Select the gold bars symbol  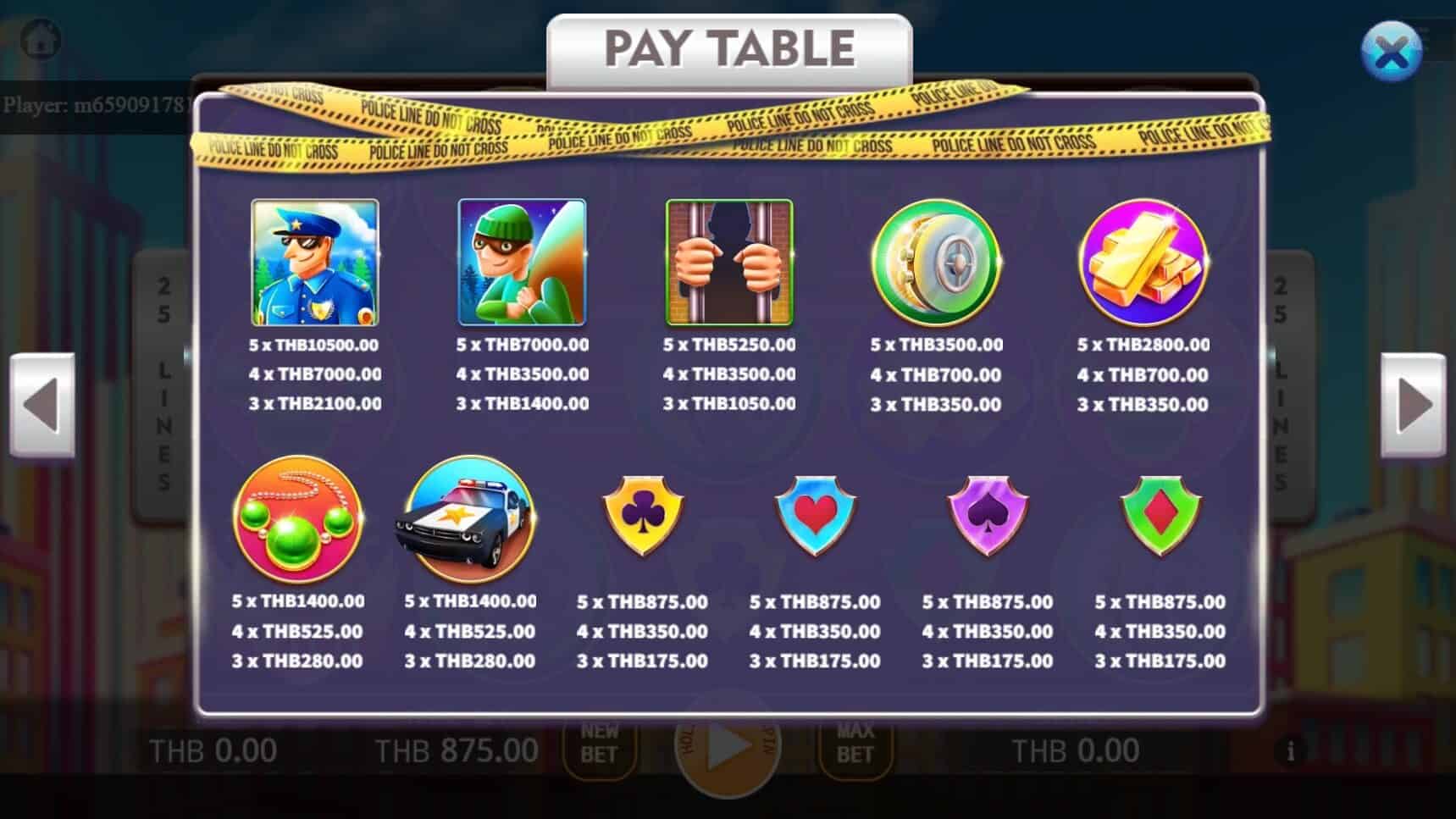(1143, 263)
